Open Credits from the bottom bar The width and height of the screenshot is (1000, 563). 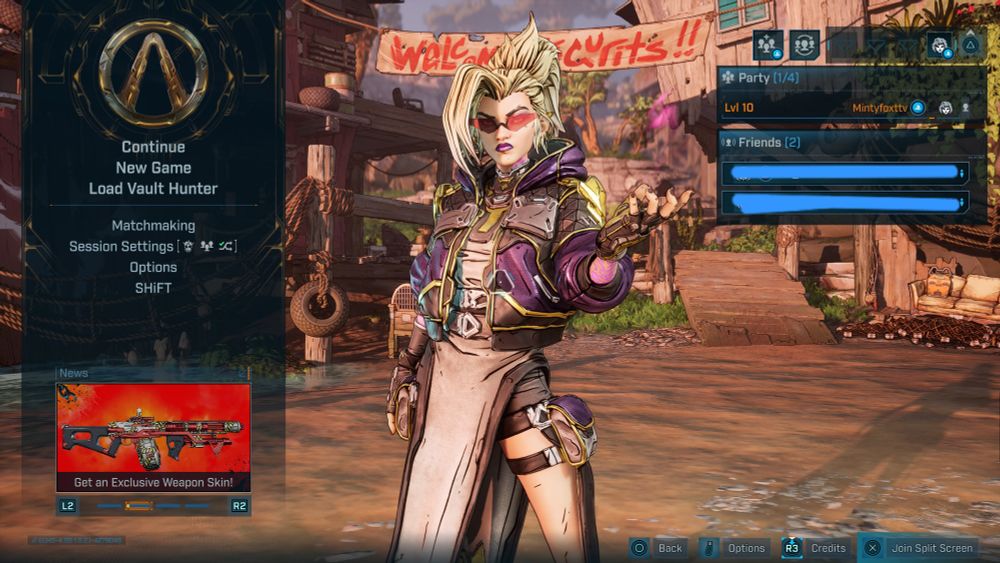pyautogui.click(x=816, y=548)
